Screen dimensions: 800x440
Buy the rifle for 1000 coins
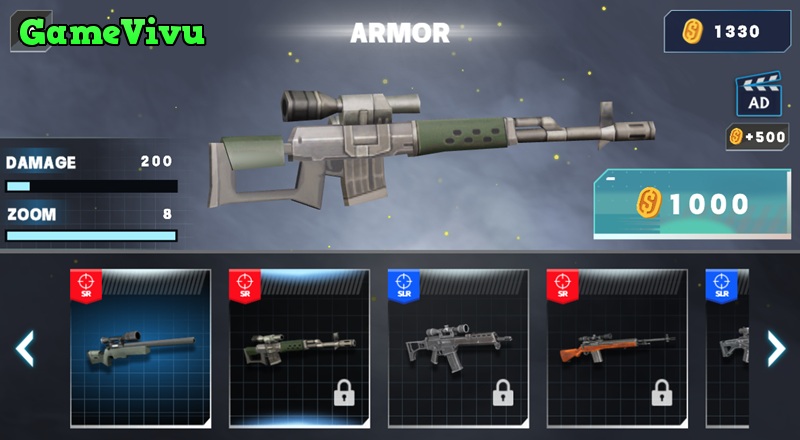692,204
